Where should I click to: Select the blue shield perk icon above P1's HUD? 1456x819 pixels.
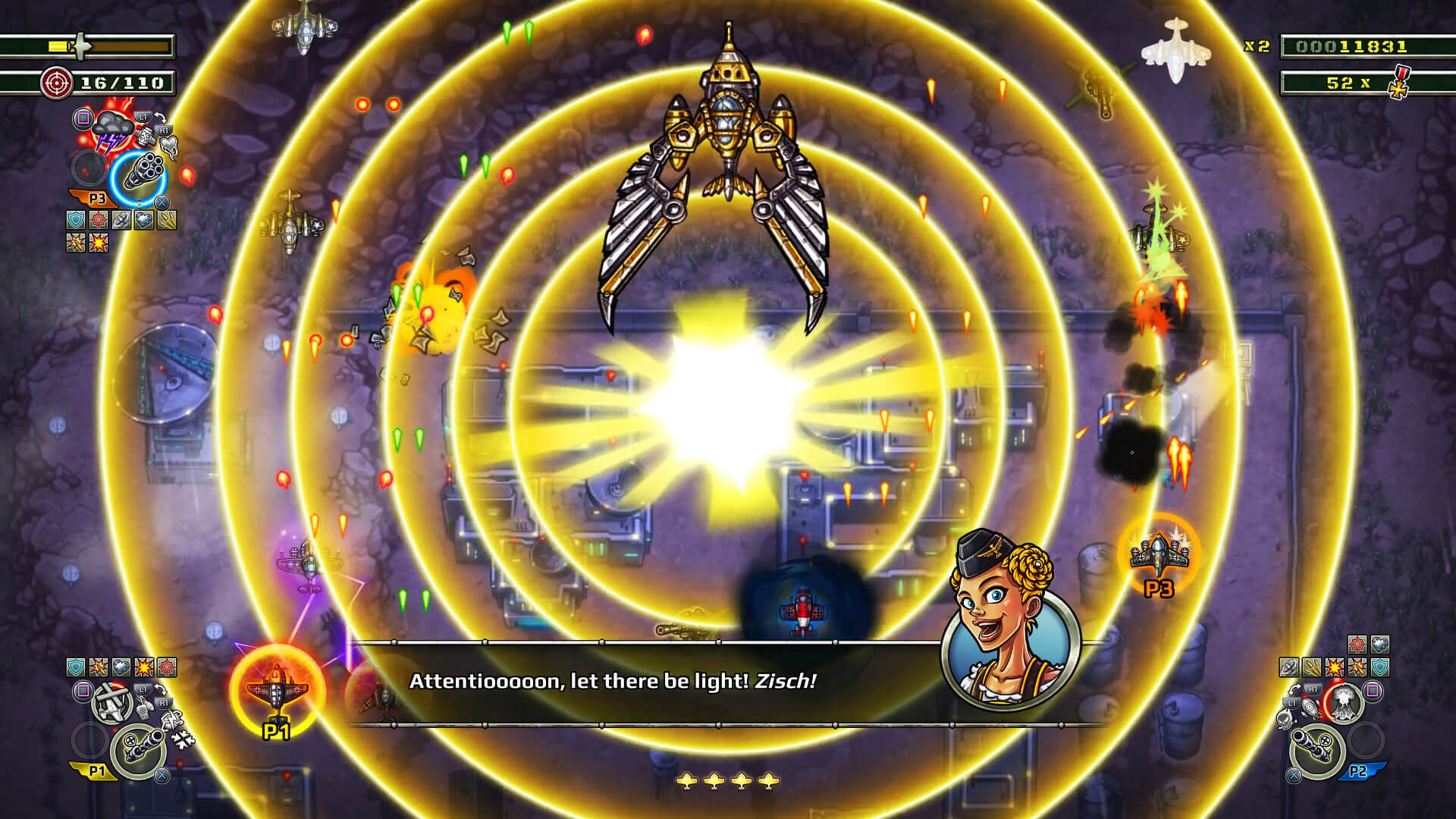pos(75,667)
